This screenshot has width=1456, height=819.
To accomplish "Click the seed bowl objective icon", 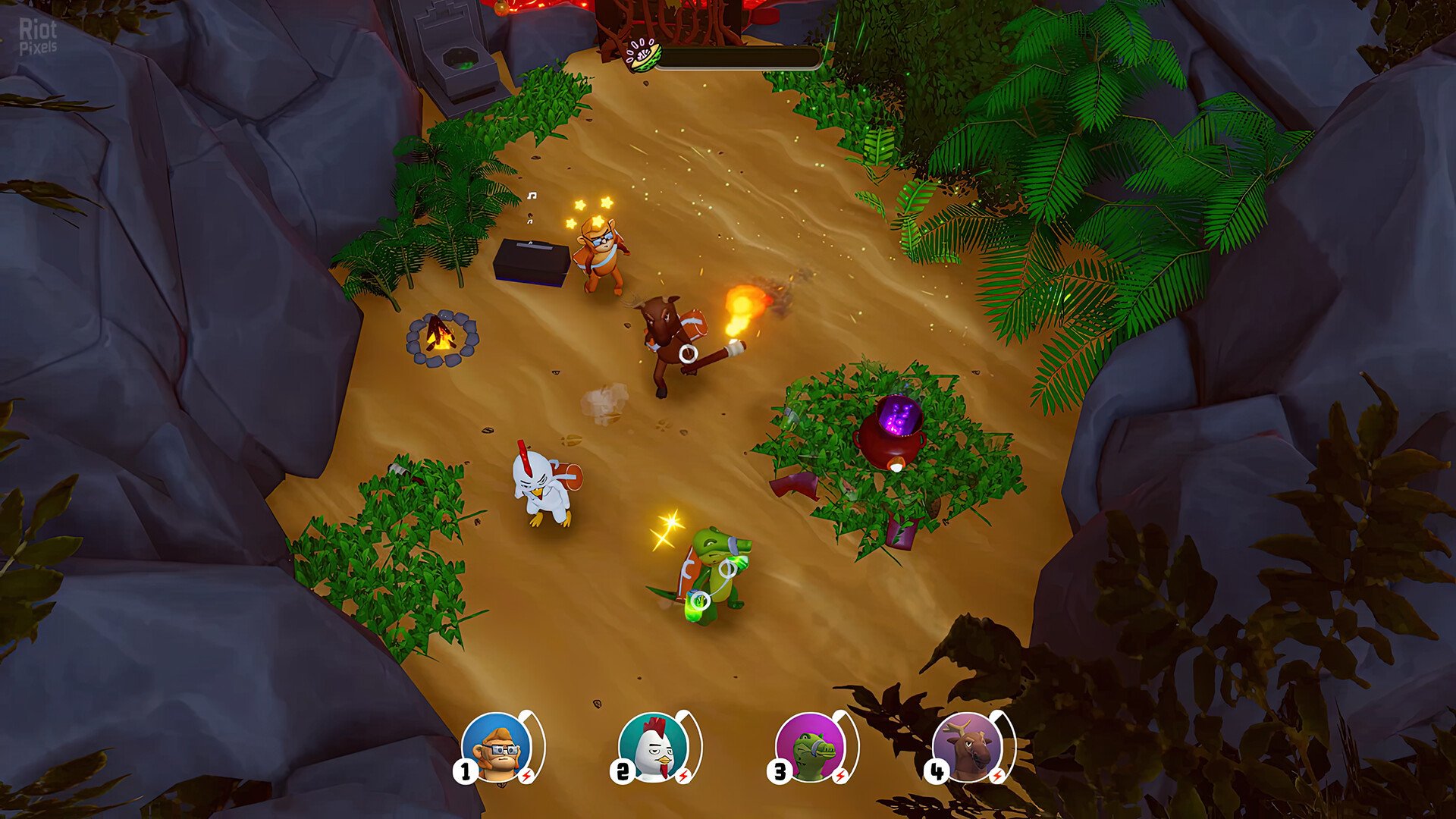I will (x=642, y=55).
